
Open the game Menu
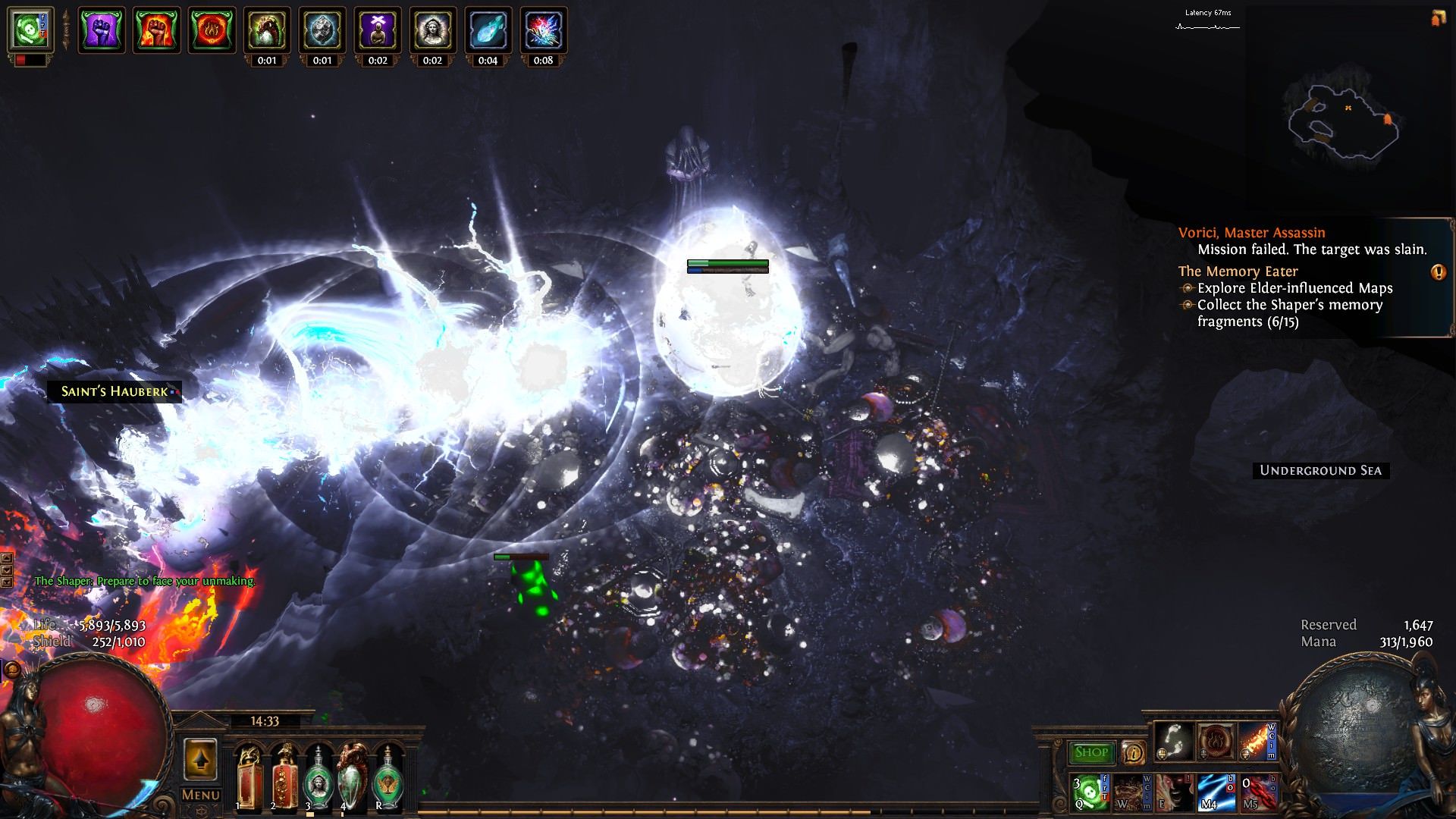[200, 795]
